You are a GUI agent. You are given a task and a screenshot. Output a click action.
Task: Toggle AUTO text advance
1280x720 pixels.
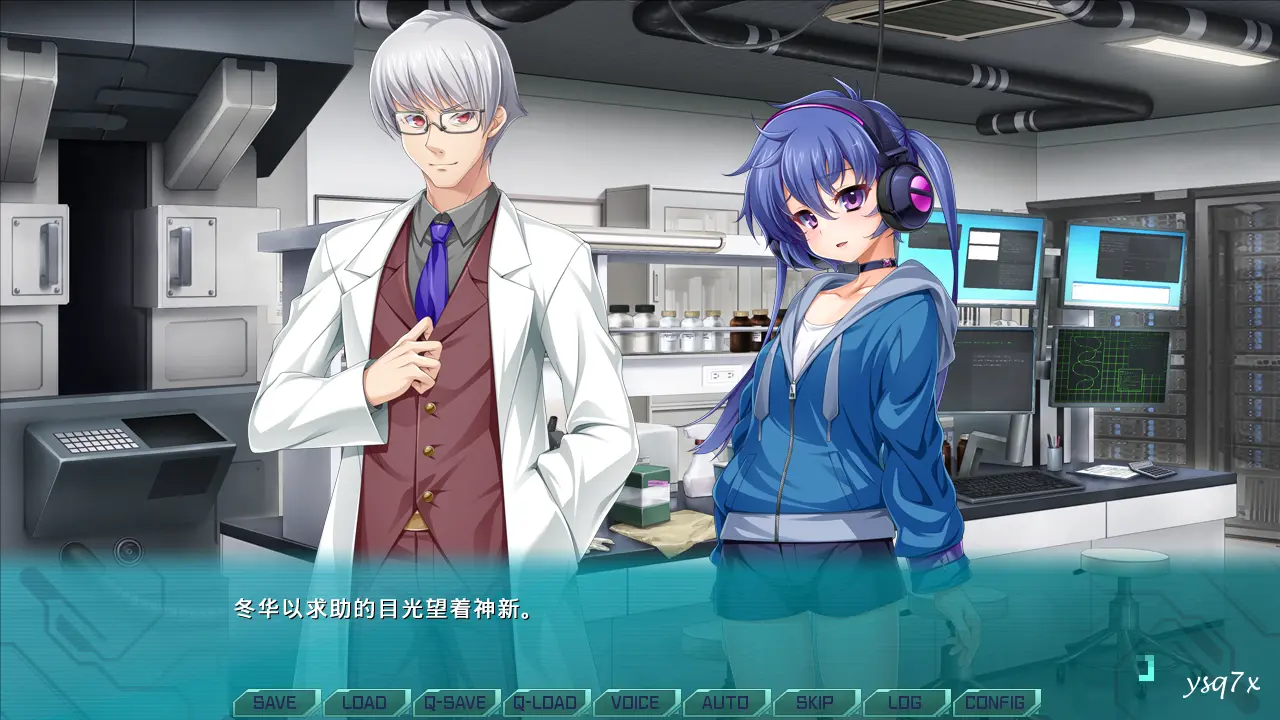tap(725, 702)
